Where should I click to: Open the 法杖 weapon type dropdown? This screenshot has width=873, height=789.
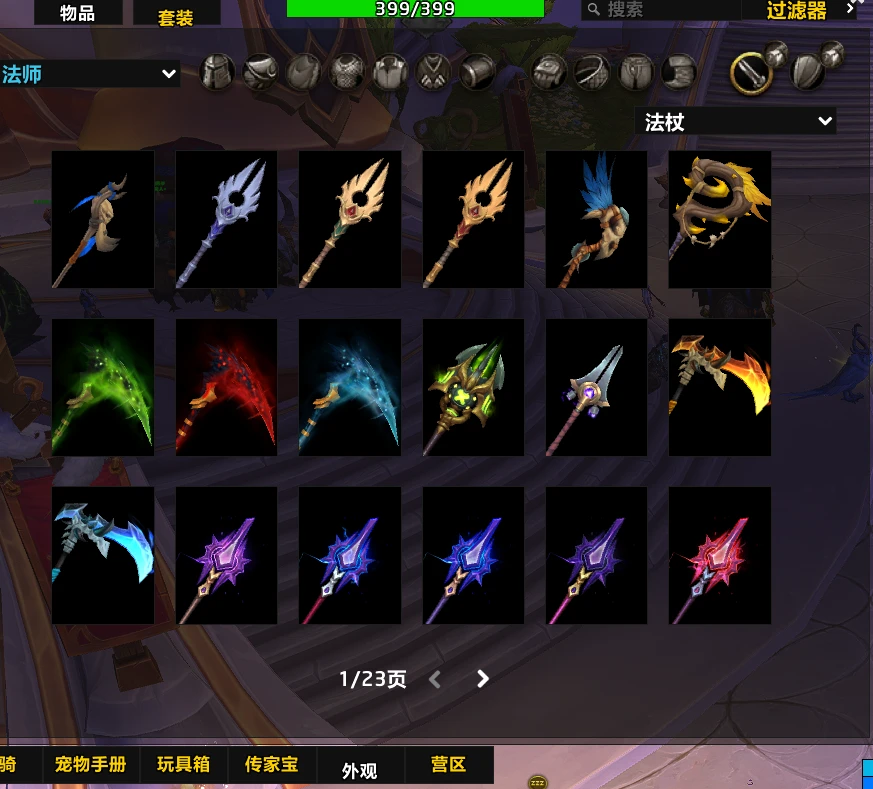click(x=736, y=122)
